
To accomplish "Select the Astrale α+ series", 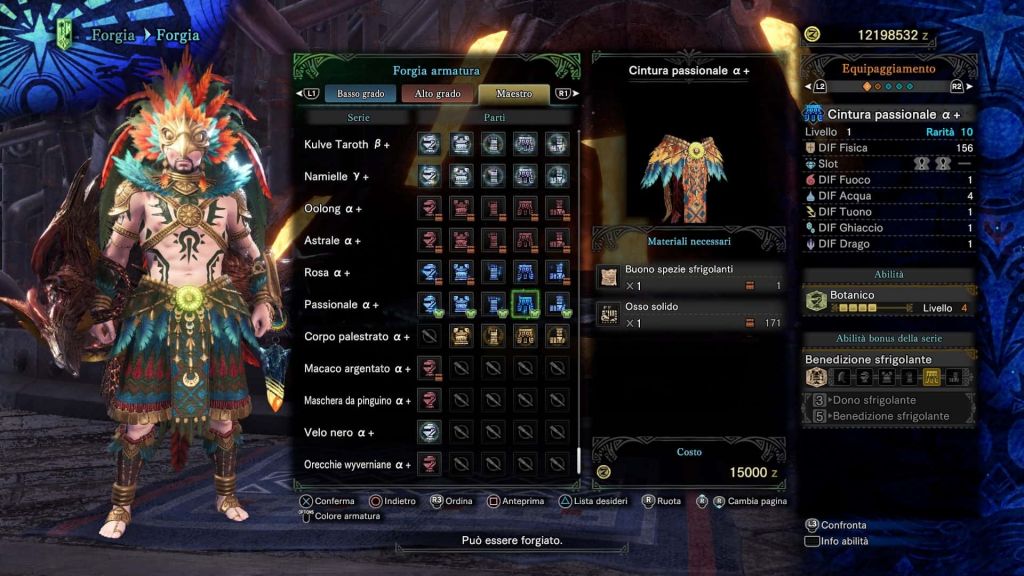I will 333,241.
